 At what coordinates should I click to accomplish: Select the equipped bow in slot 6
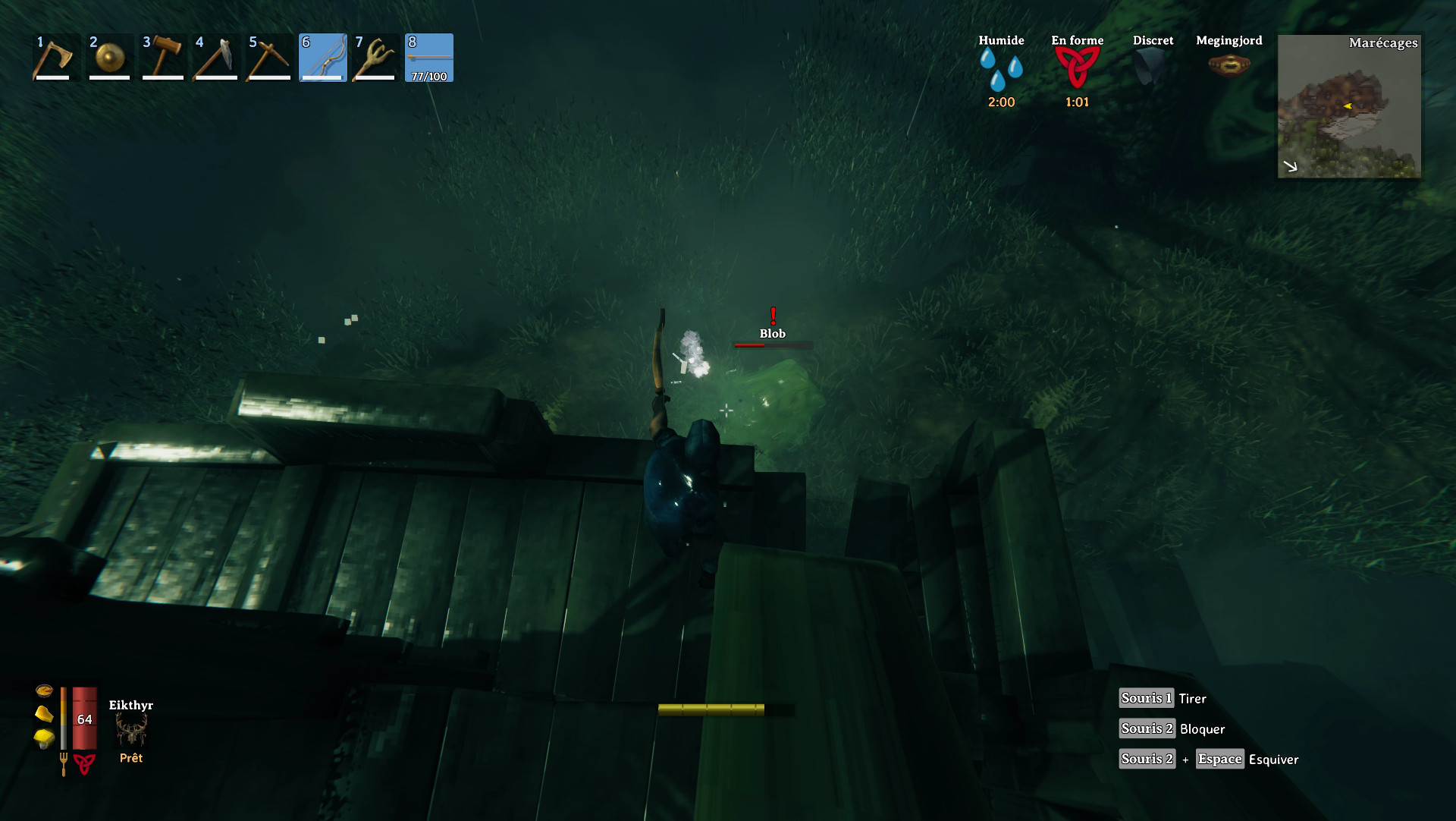point(322,57)
